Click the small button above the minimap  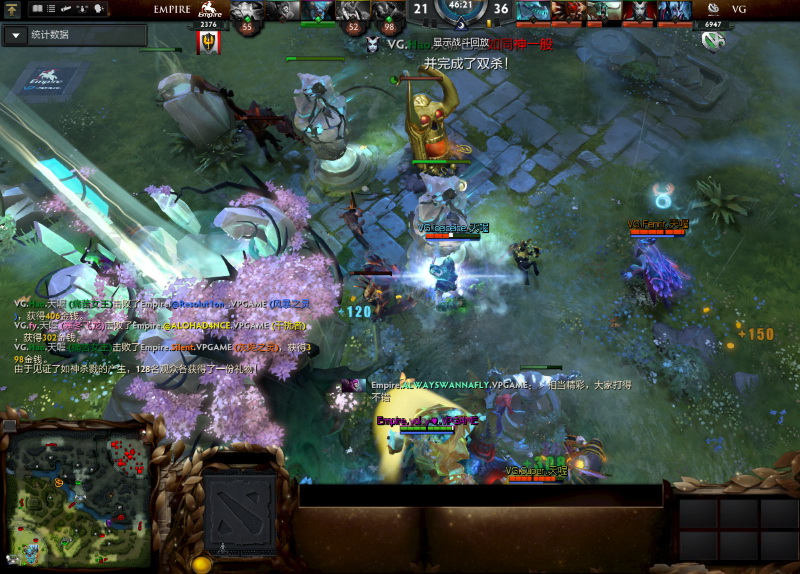[x=10, y=425]
